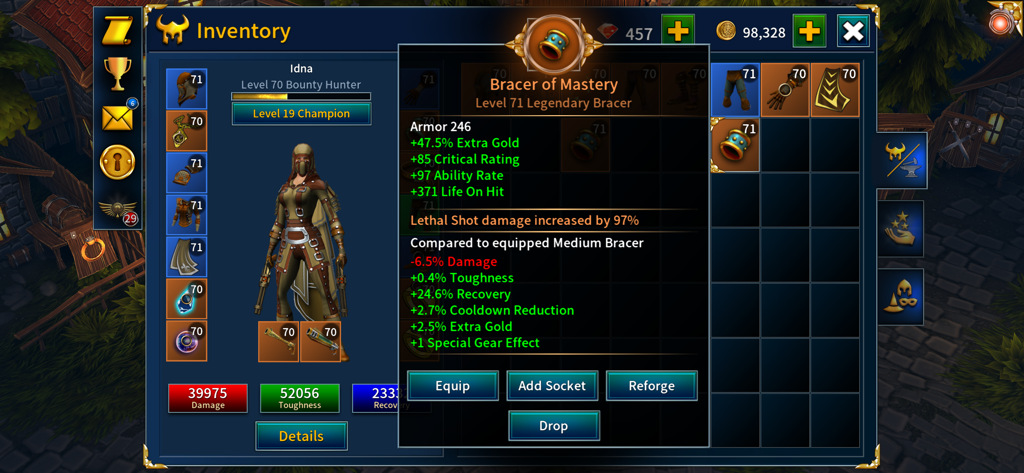Select the equipped helmet slot

[186, 89]
